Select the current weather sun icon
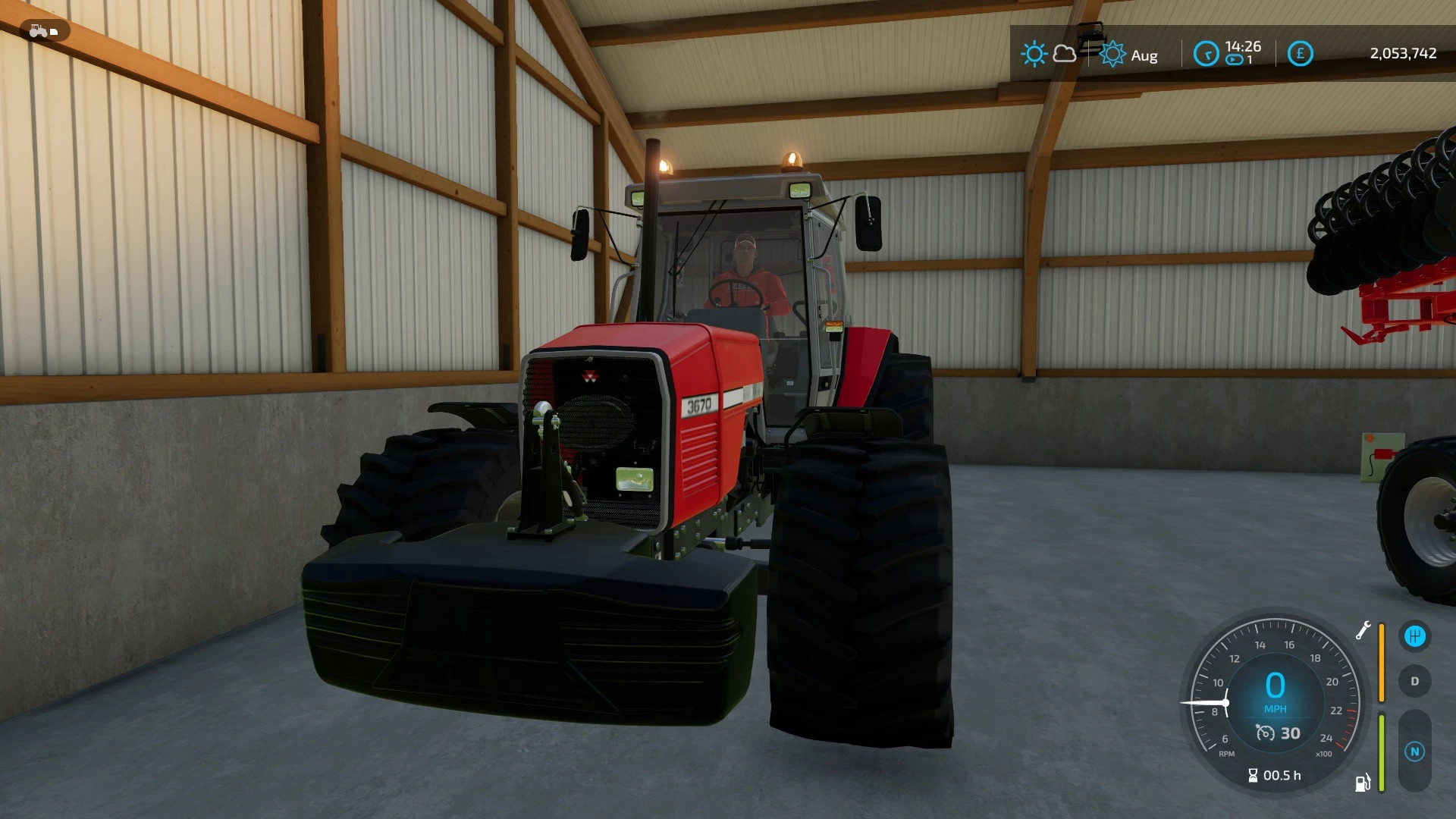The height and width of the screenshot is (819, 1456). point(1034,53)
